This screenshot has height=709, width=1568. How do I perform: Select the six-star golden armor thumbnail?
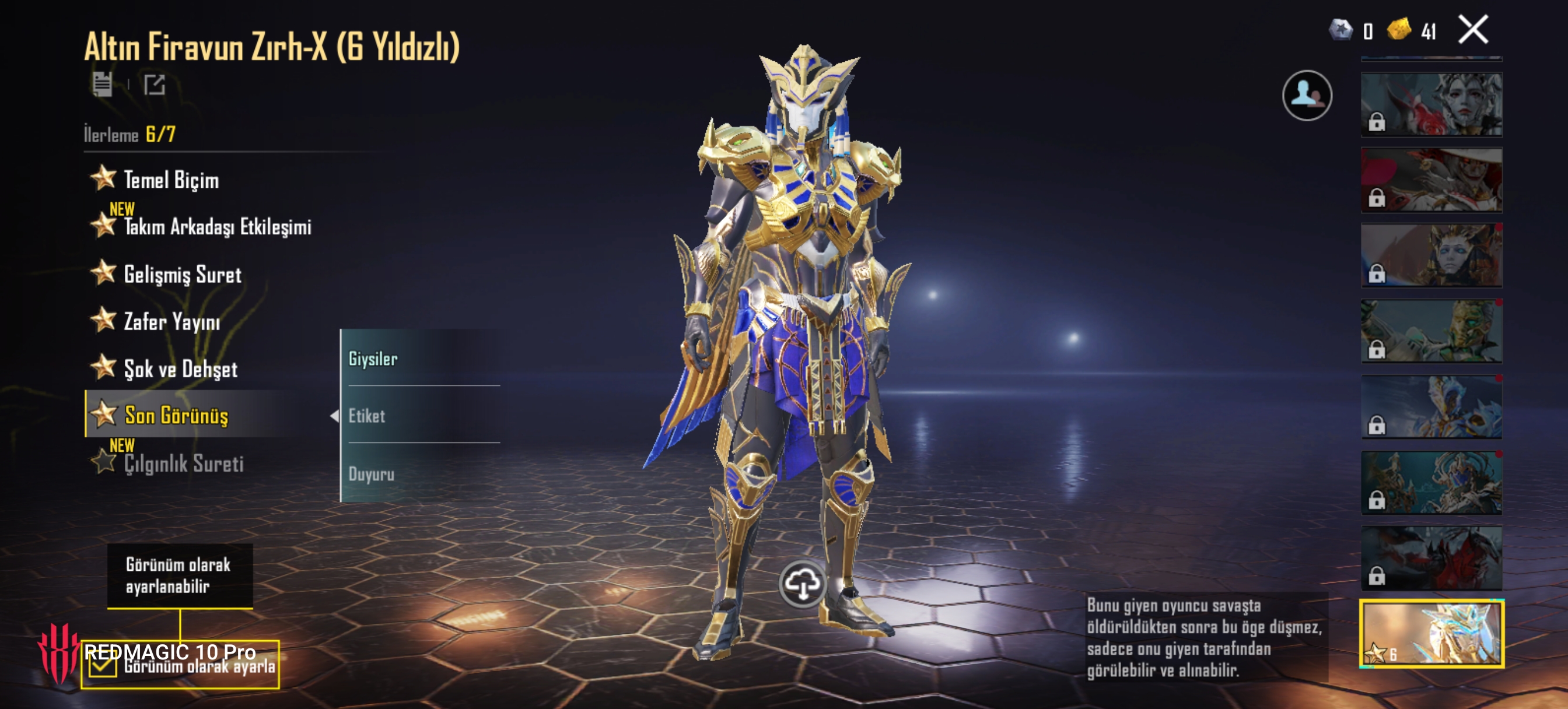(x=1431, y=634)
